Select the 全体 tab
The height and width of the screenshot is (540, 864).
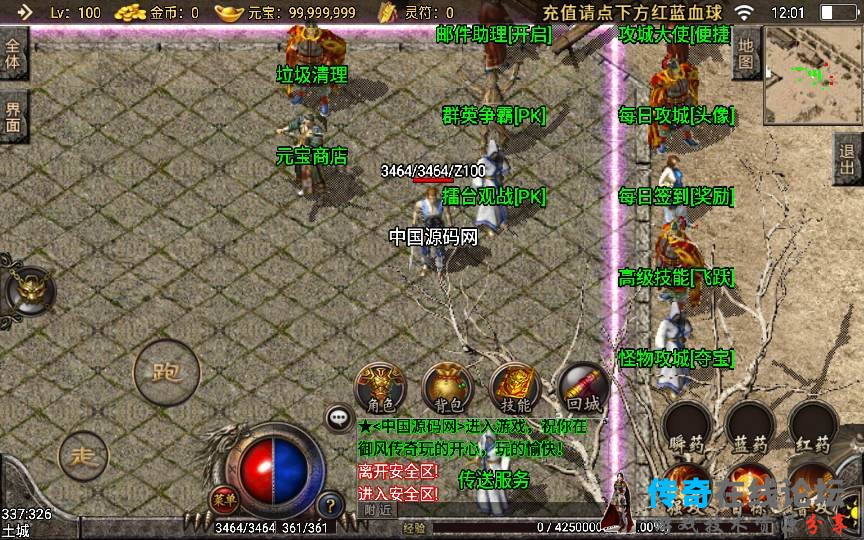tap(13, 56)
